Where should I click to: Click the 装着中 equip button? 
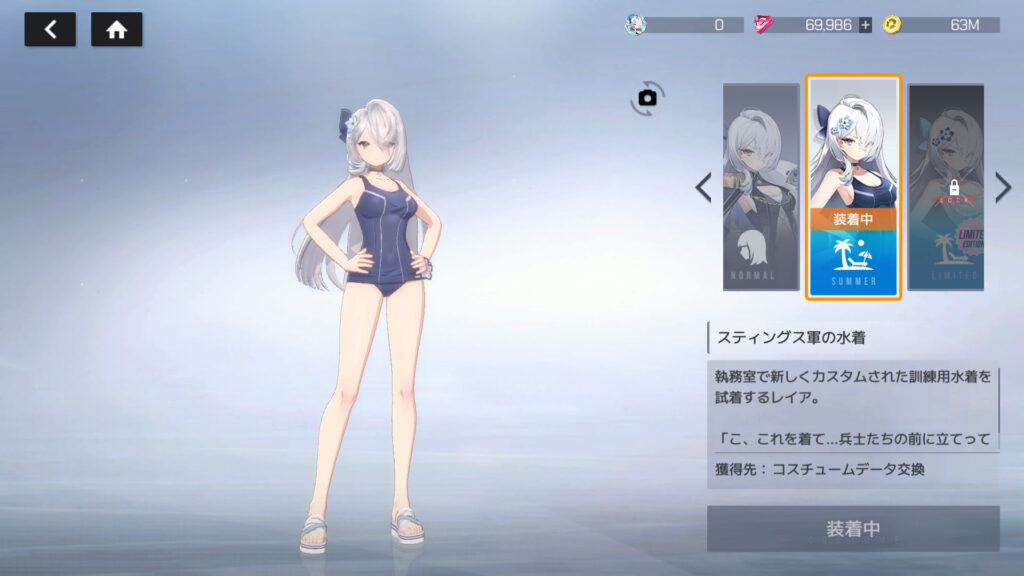pyautogui.click(x=853, y=528)
